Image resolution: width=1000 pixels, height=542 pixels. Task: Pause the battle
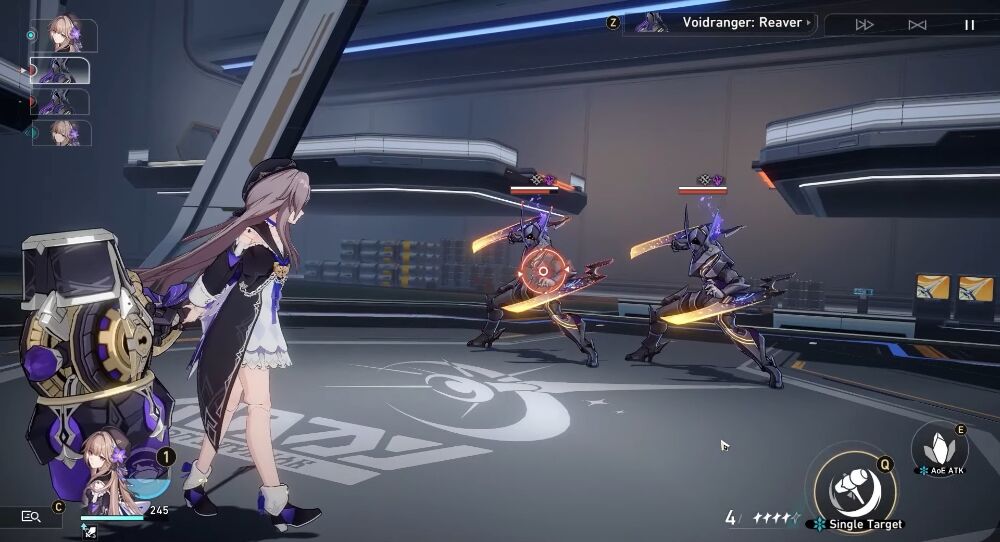click(x=969, y=25)
